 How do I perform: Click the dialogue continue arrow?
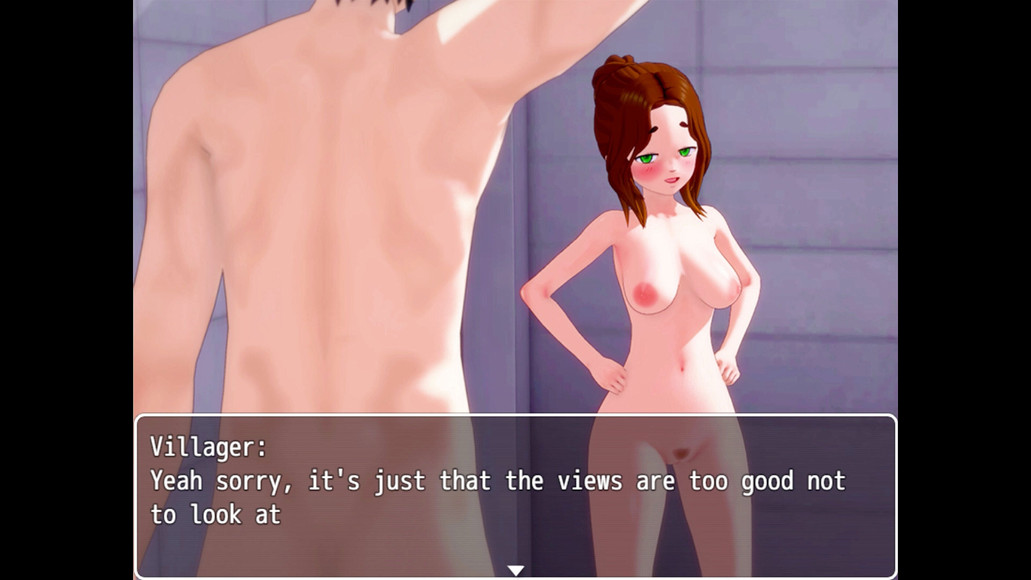pyautogui.click(x=515, y=570)
